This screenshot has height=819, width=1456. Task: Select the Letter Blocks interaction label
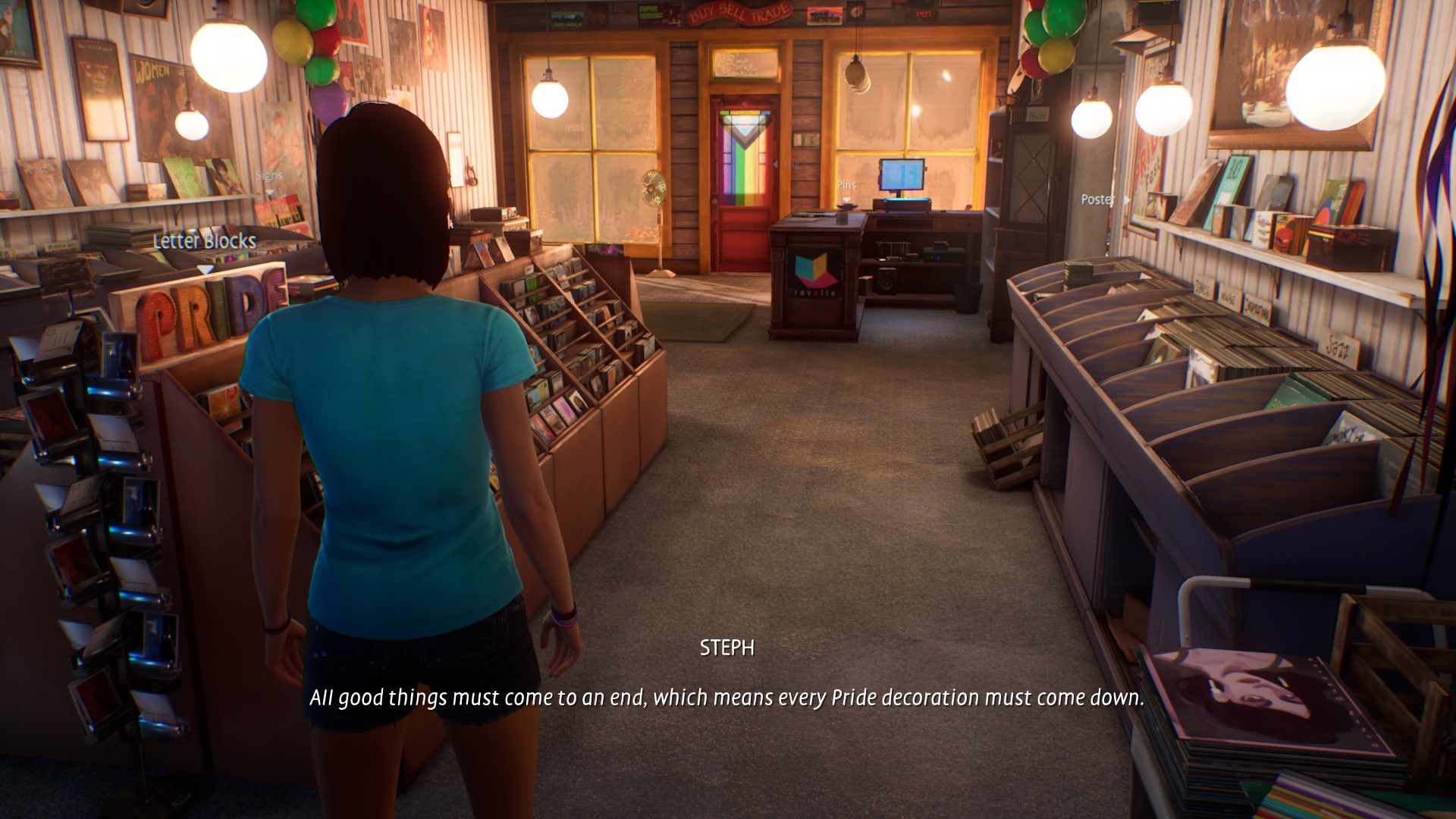click(205, 242)
